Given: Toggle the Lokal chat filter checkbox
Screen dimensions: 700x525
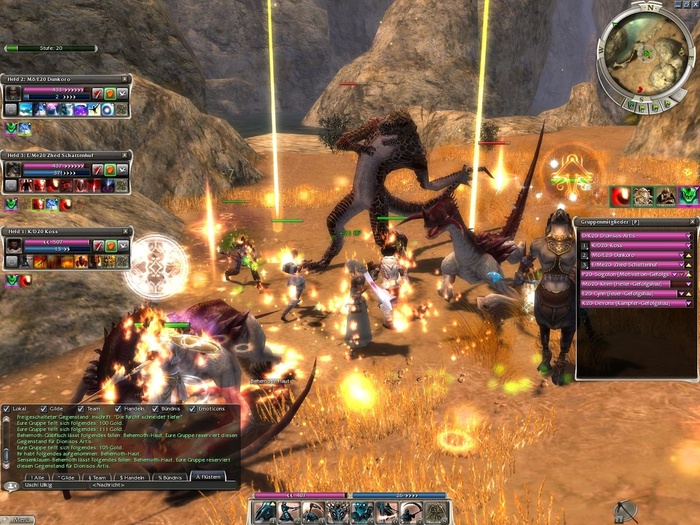Looking at the screenshot, I should coord(6,409).
